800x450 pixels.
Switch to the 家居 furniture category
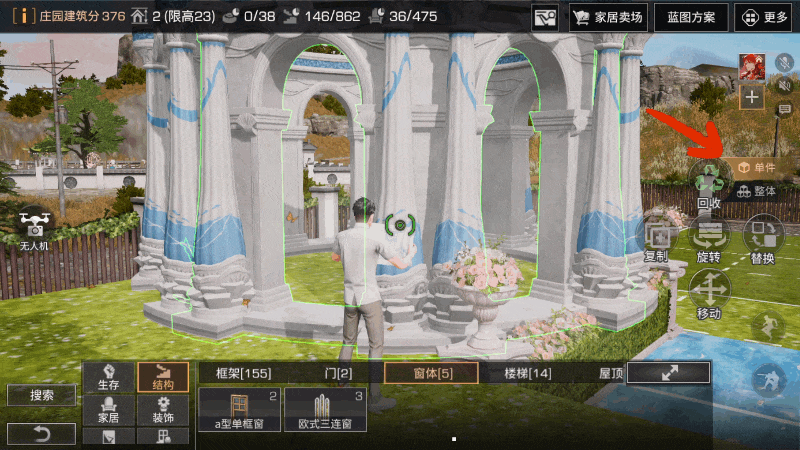108,409
